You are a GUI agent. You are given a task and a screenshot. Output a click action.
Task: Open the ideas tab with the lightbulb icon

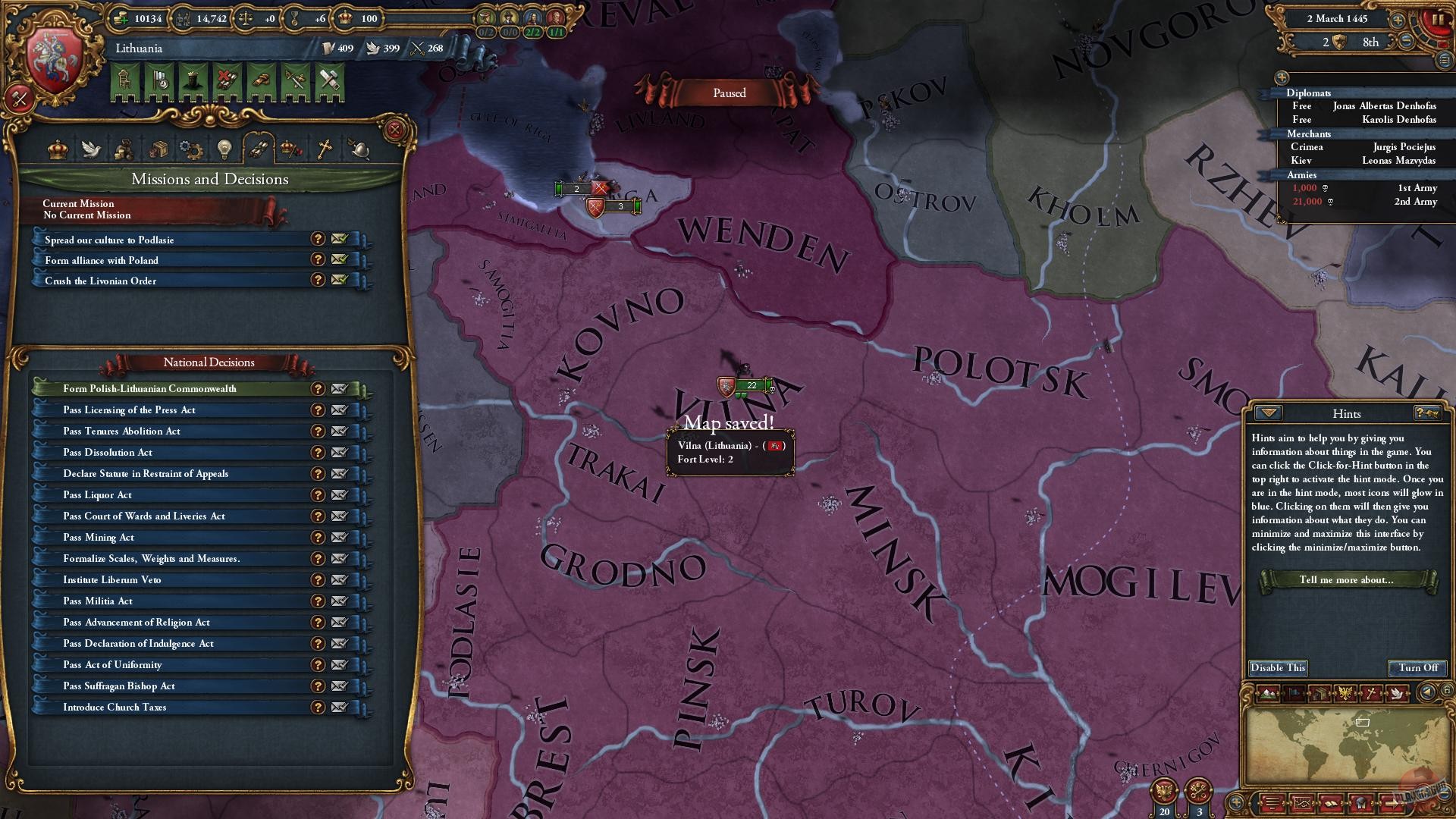coord(224,149)
